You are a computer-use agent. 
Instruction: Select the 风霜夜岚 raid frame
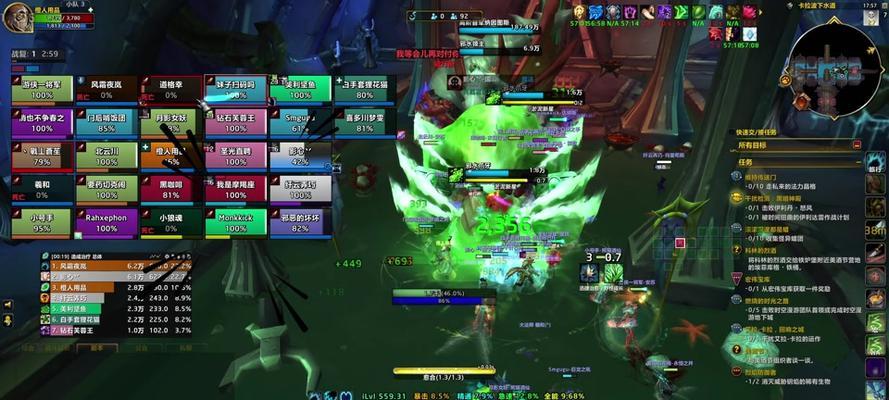pos(106,90)
